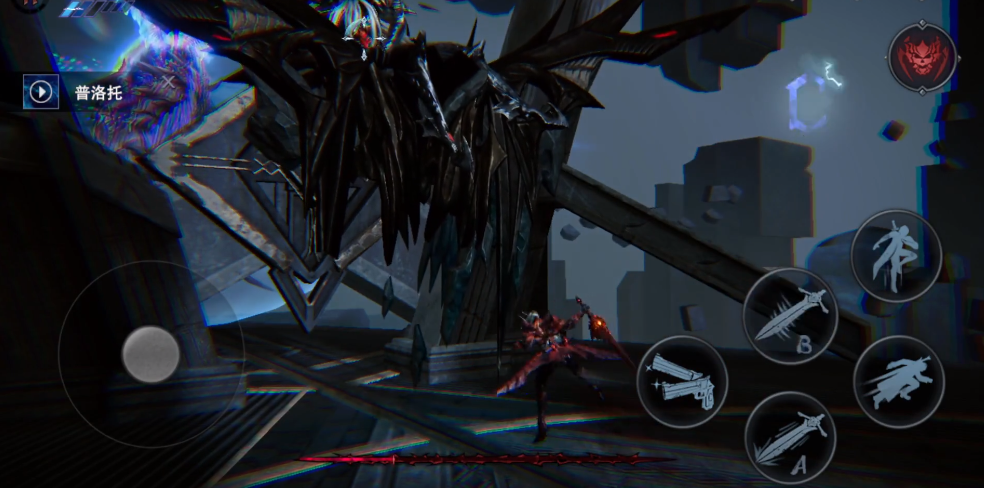Trigger the dash dodge button
Viewport: 984px width, 488px height.
pos(898,381)
